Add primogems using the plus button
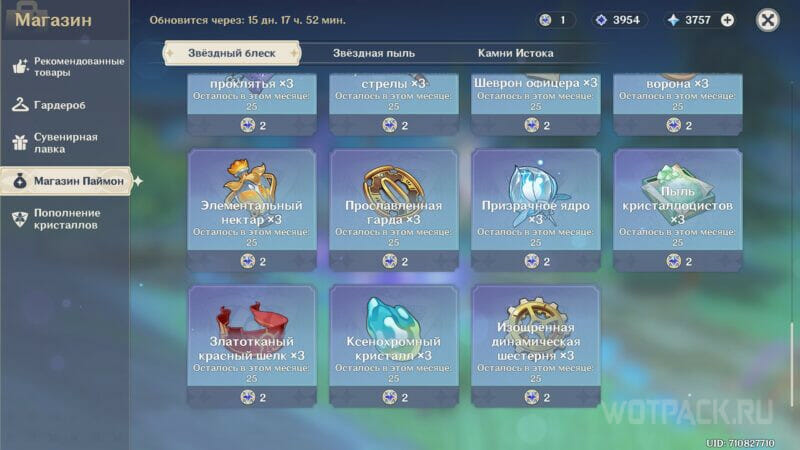Image resolution: width=800 pixels, height=450 pixels. (x=727, y=20)
